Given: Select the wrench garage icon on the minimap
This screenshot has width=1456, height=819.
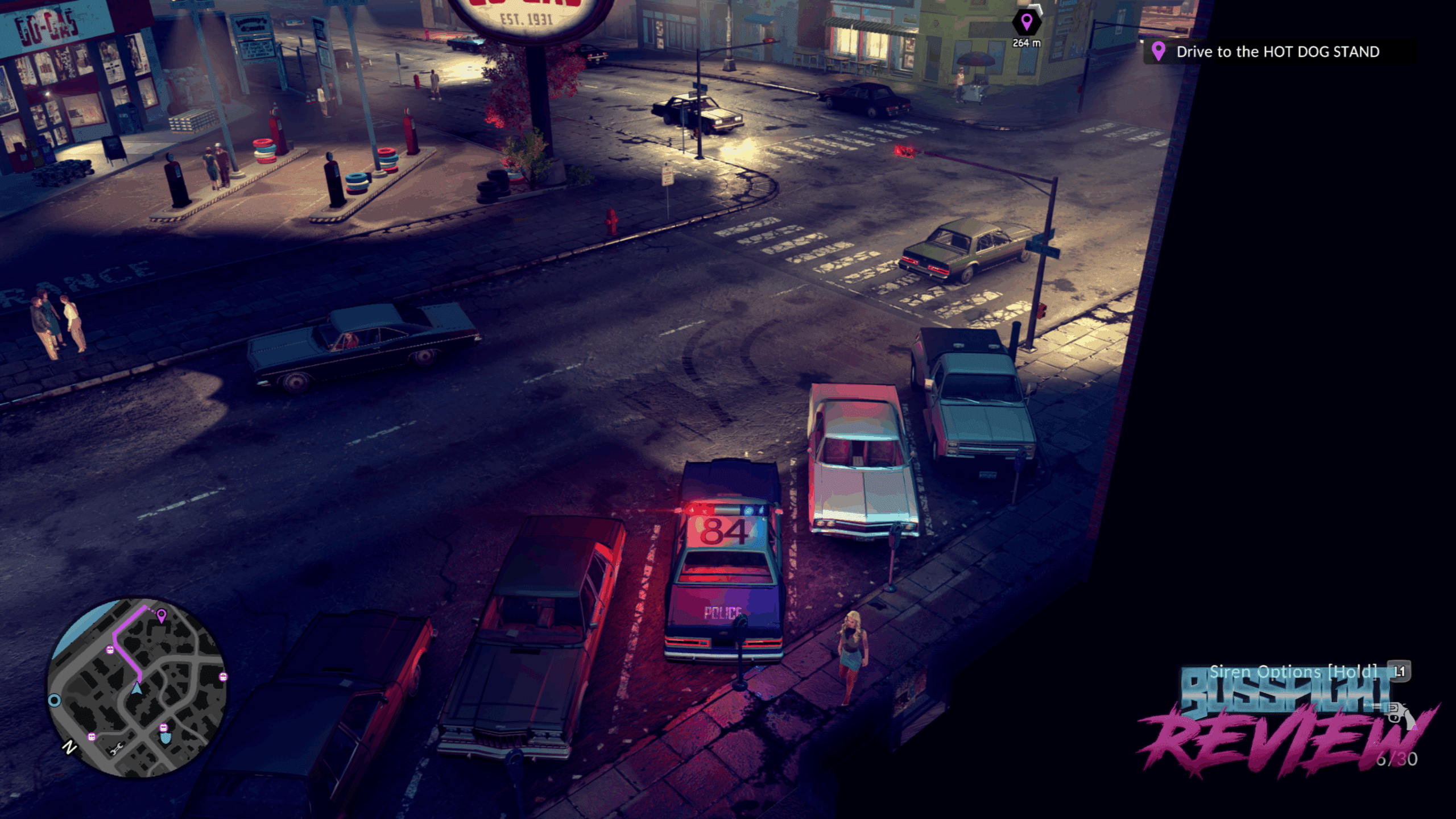Looking at the screenshot, I should [116, 749].
